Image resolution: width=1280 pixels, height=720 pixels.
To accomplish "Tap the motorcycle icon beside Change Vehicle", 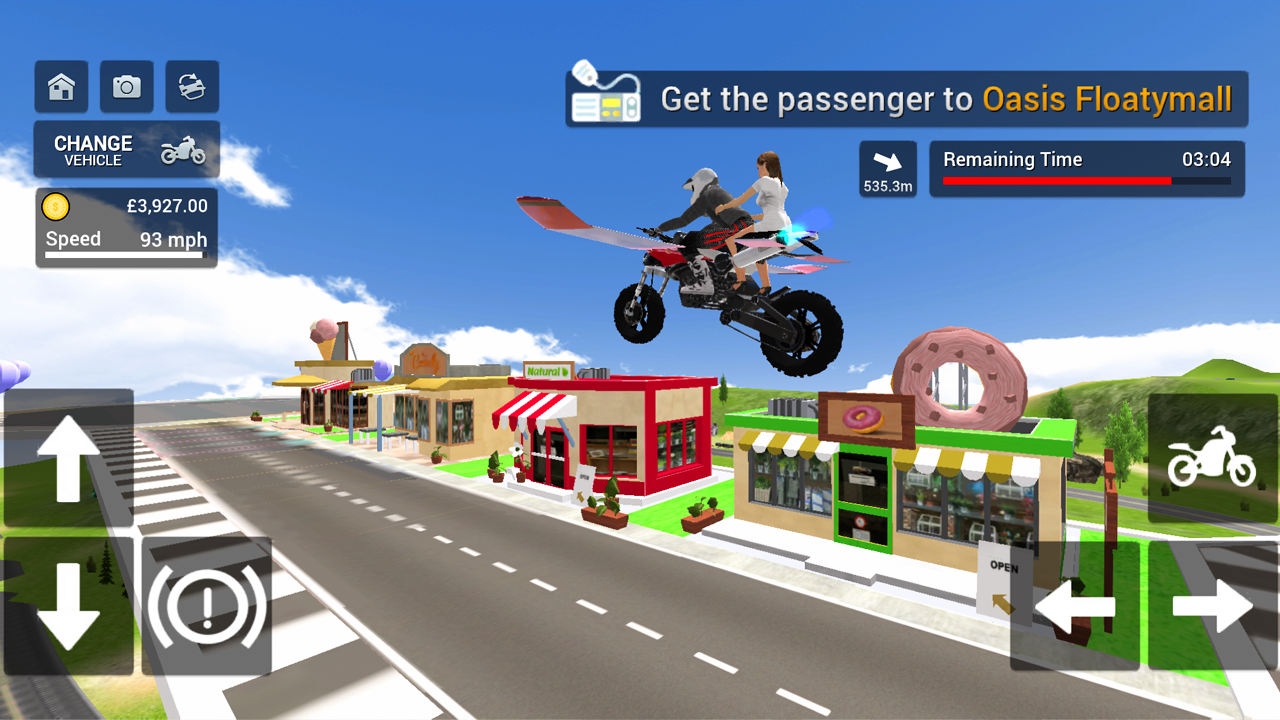I will click(x=185, y=148).
